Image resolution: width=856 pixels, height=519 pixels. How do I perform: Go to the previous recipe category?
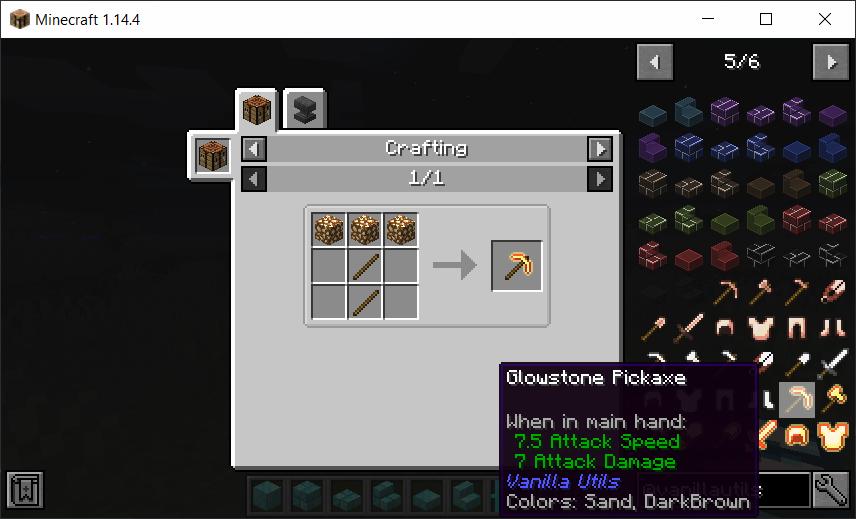pyautogui.click(x=255, y=149)
